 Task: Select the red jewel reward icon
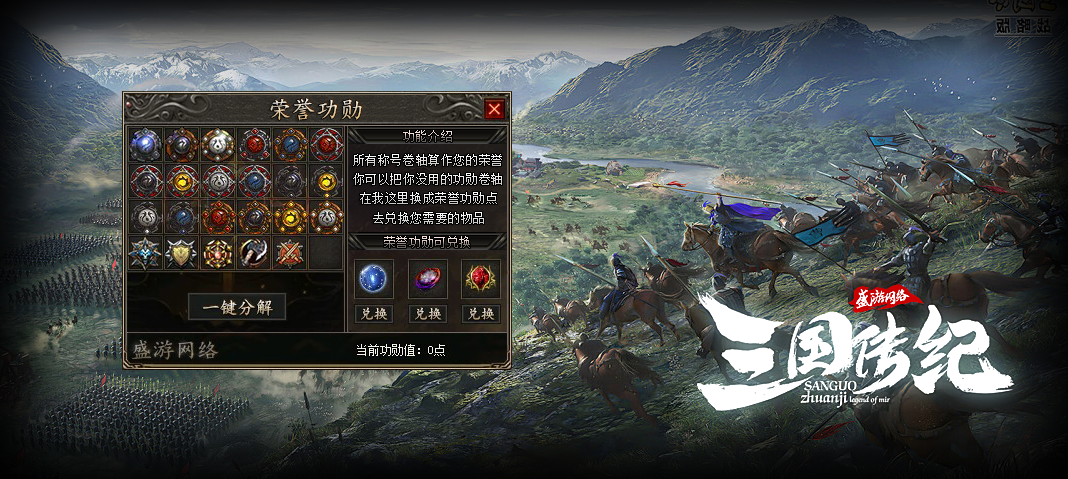[481, 279]
